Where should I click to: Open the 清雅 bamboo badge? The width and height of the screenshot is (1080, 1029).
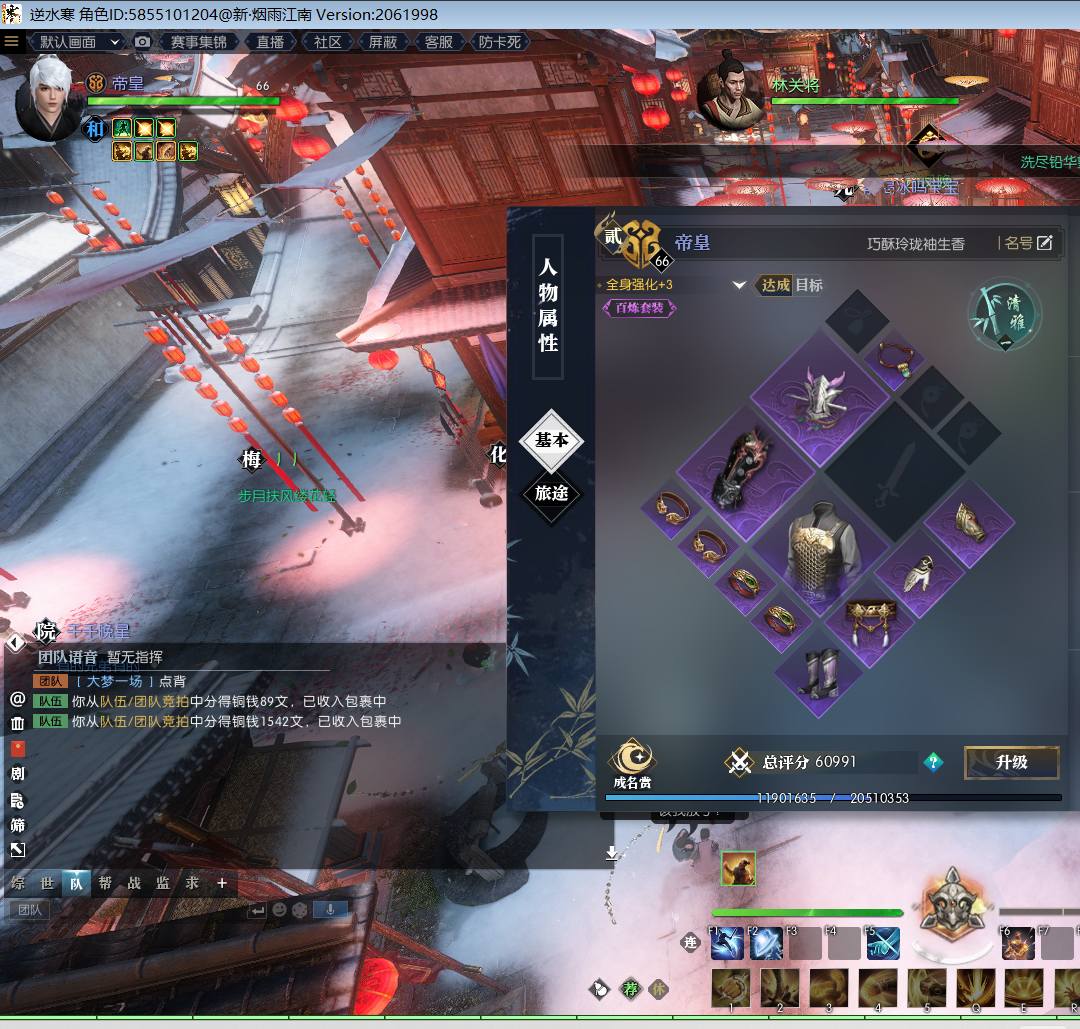(1004, 313)
